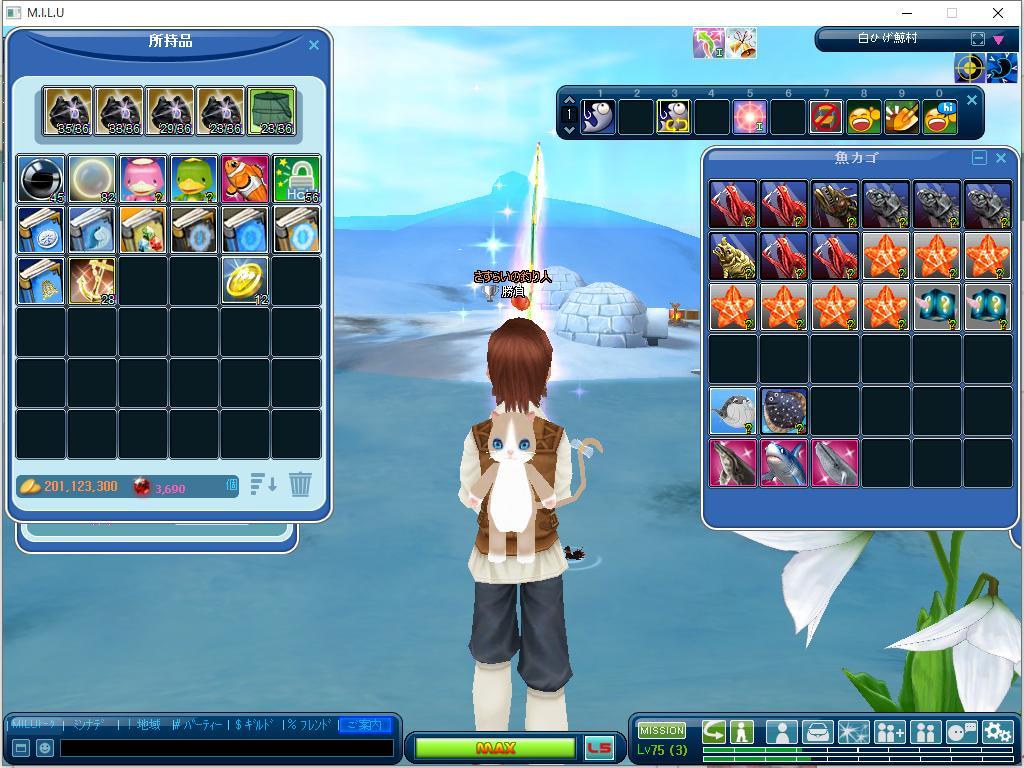Open the MISSION panel
Viewport: 1024px width, 768px height.
tap(662, 730)
